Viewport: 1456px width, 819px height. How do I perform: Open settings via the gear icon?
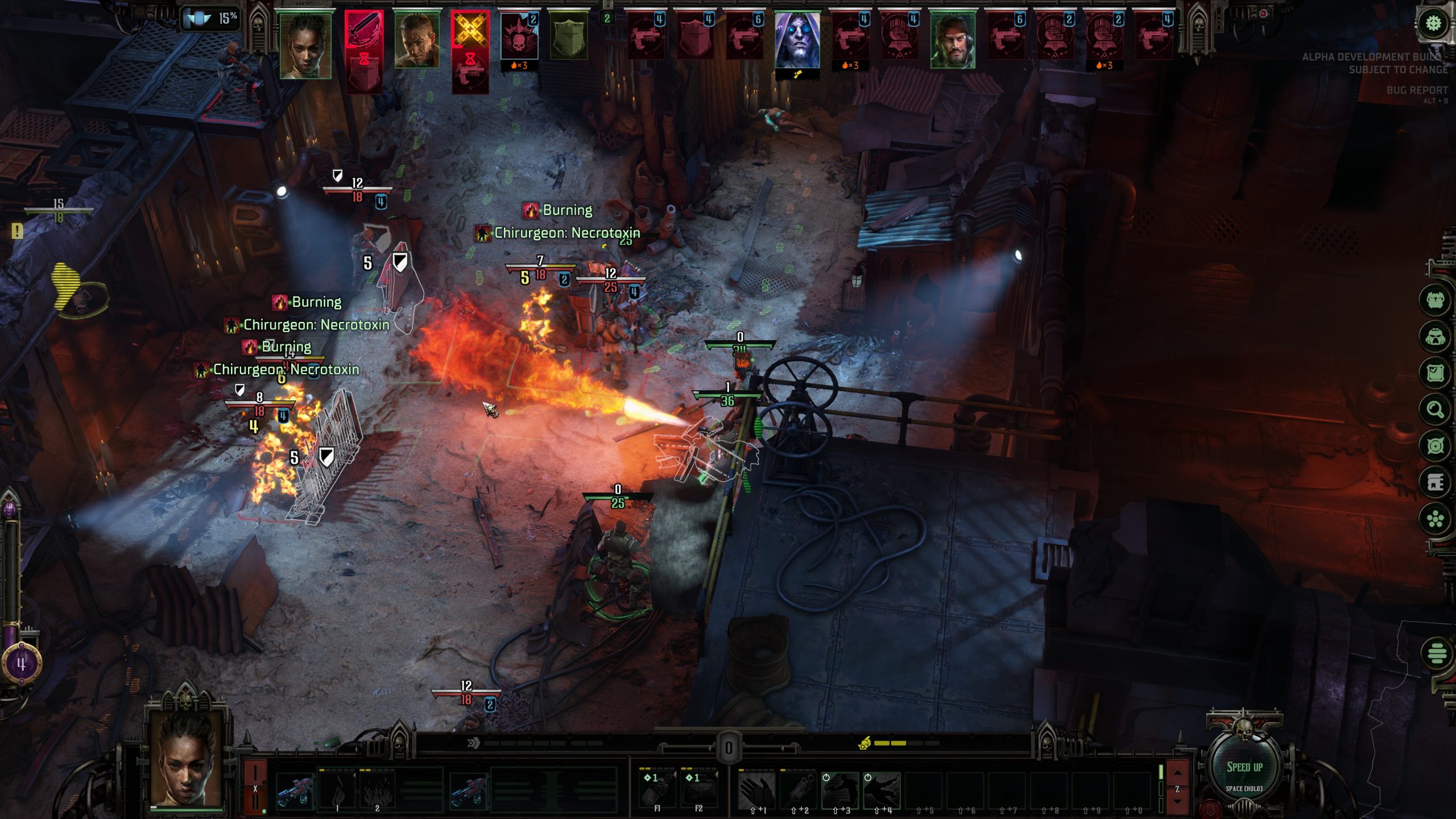tap(1433, 24)
